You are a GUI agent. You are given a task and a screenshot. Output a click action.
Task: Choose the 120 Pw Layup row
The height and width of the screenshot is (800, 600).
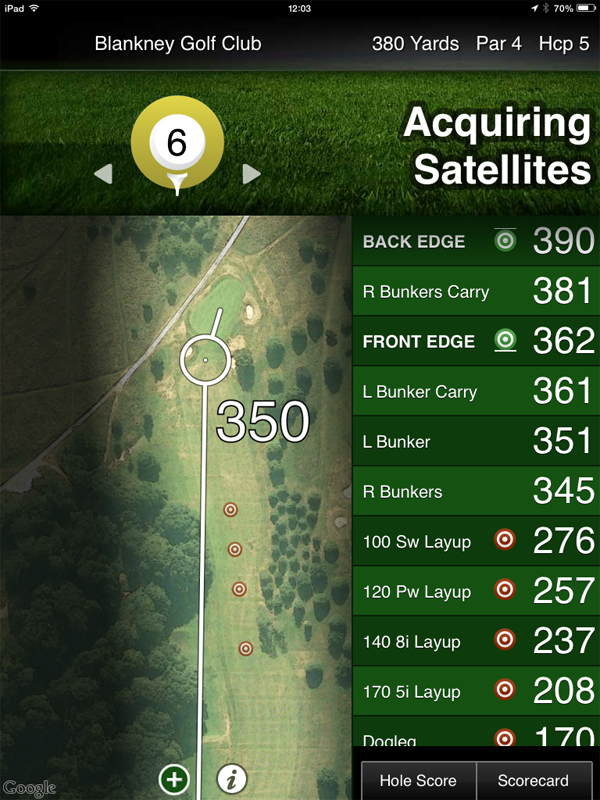coord(476,591)
